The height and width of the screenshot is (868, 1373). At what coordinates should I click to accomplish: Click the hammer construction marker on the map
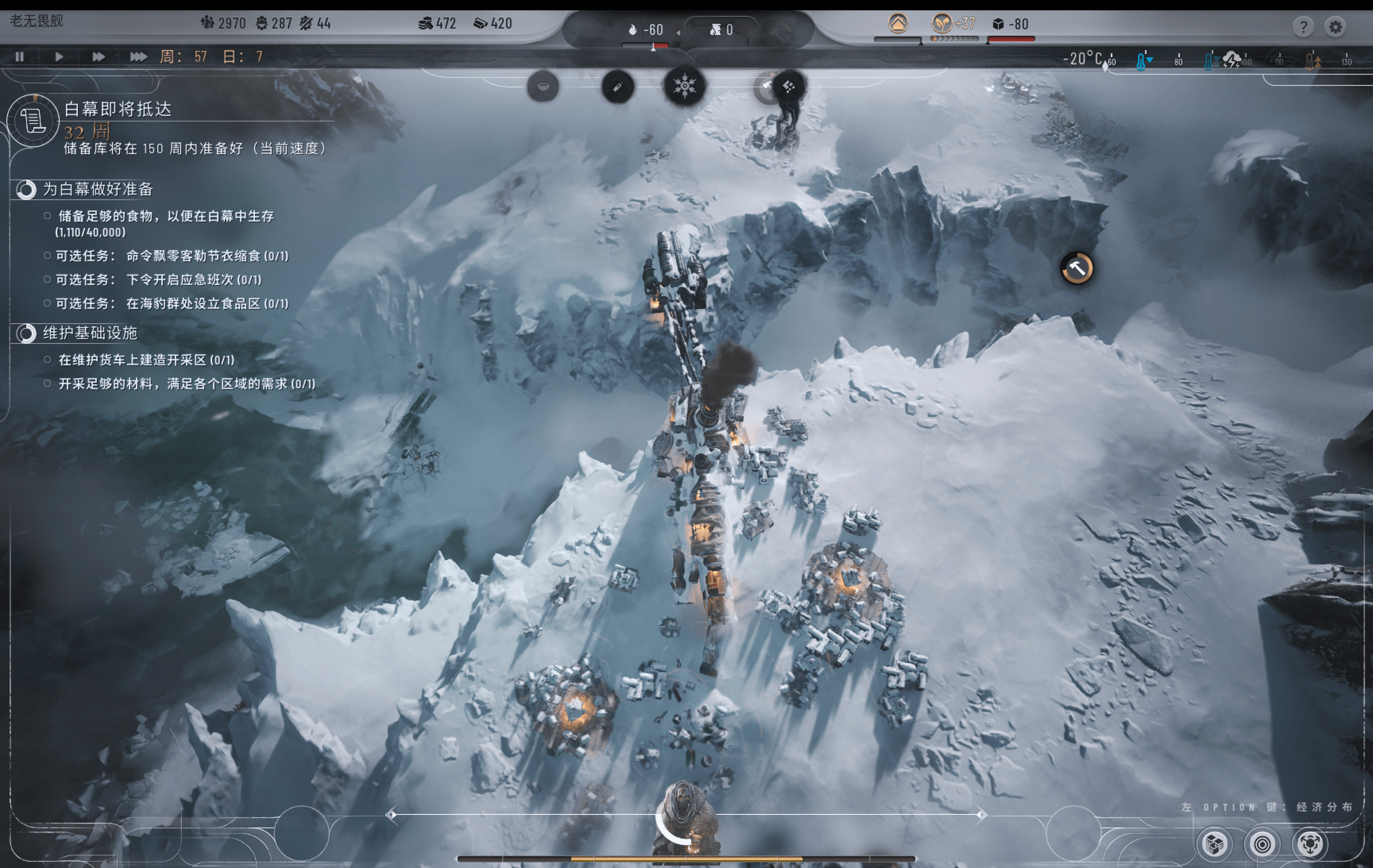(x=1077, y=268)
